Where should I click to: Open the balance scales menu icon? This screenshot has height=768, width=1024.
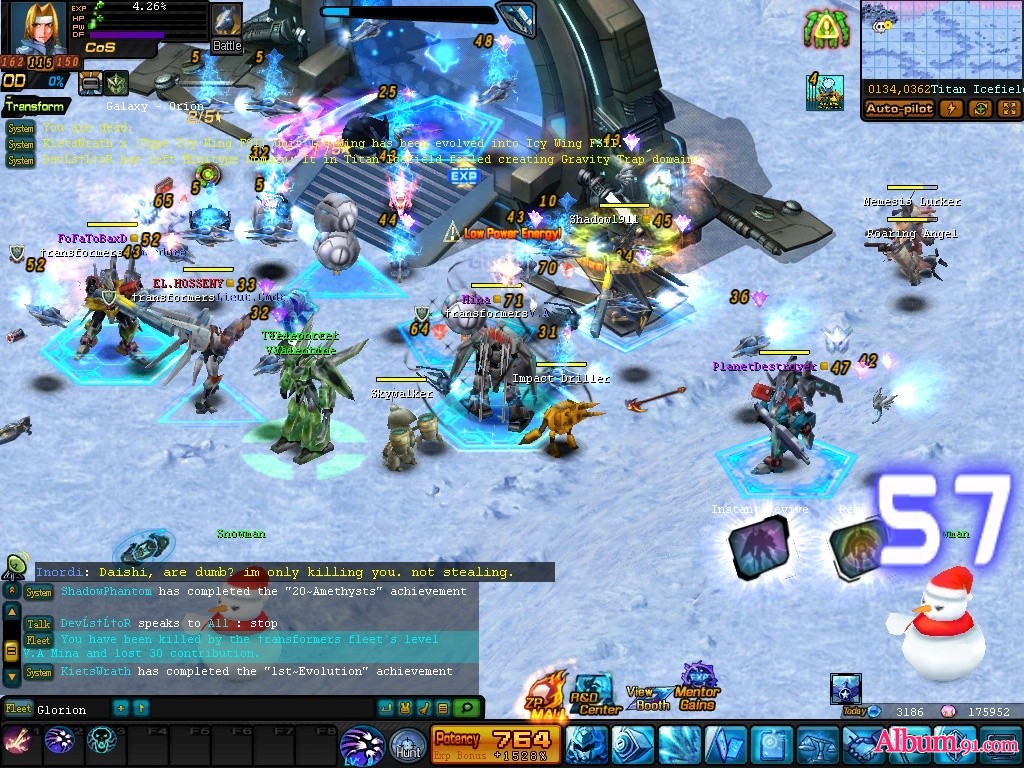point(816,745)
